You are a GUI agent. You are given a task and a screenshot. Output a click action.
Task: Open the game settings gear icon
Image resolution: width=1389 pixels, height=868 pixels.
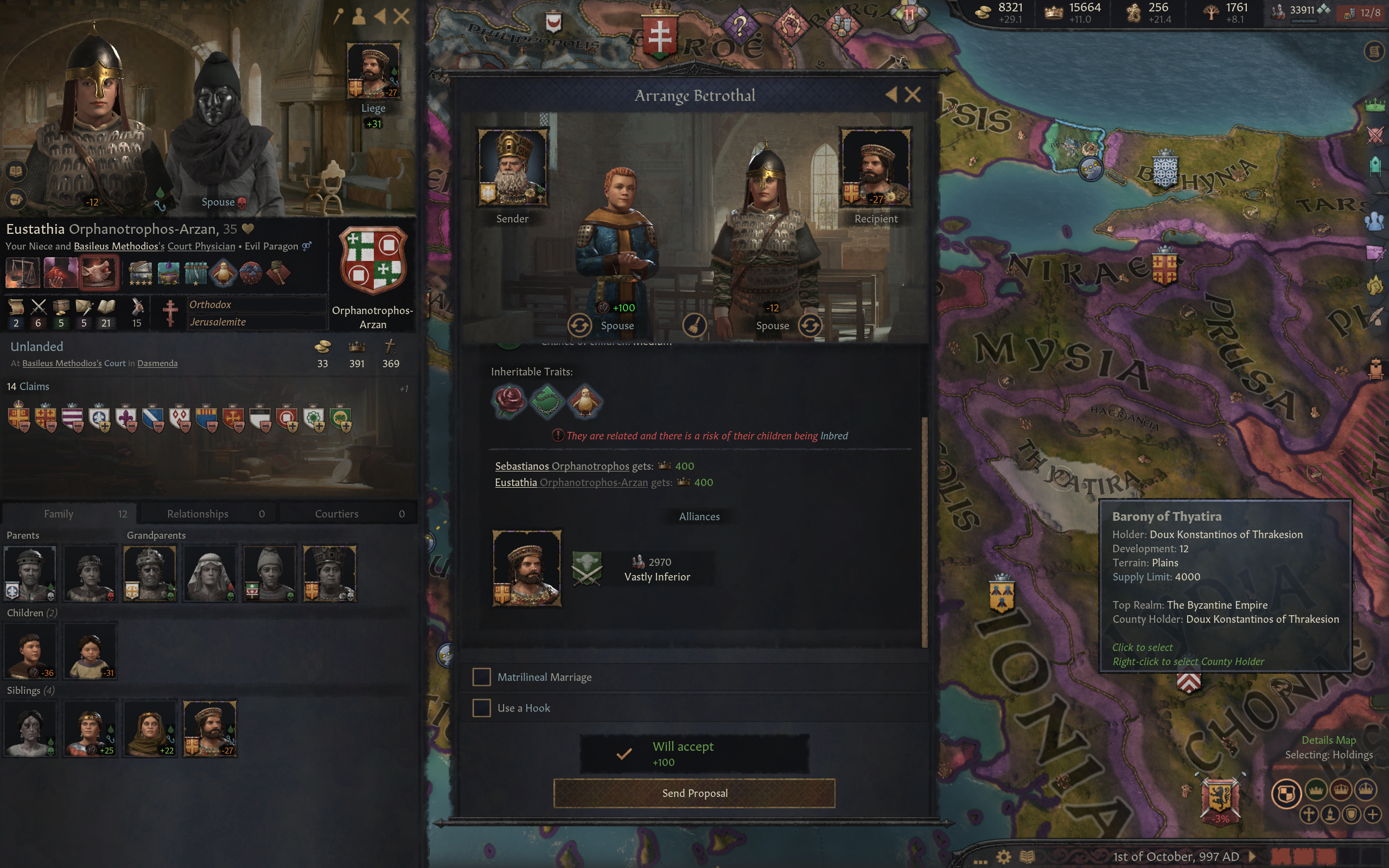1003,857
